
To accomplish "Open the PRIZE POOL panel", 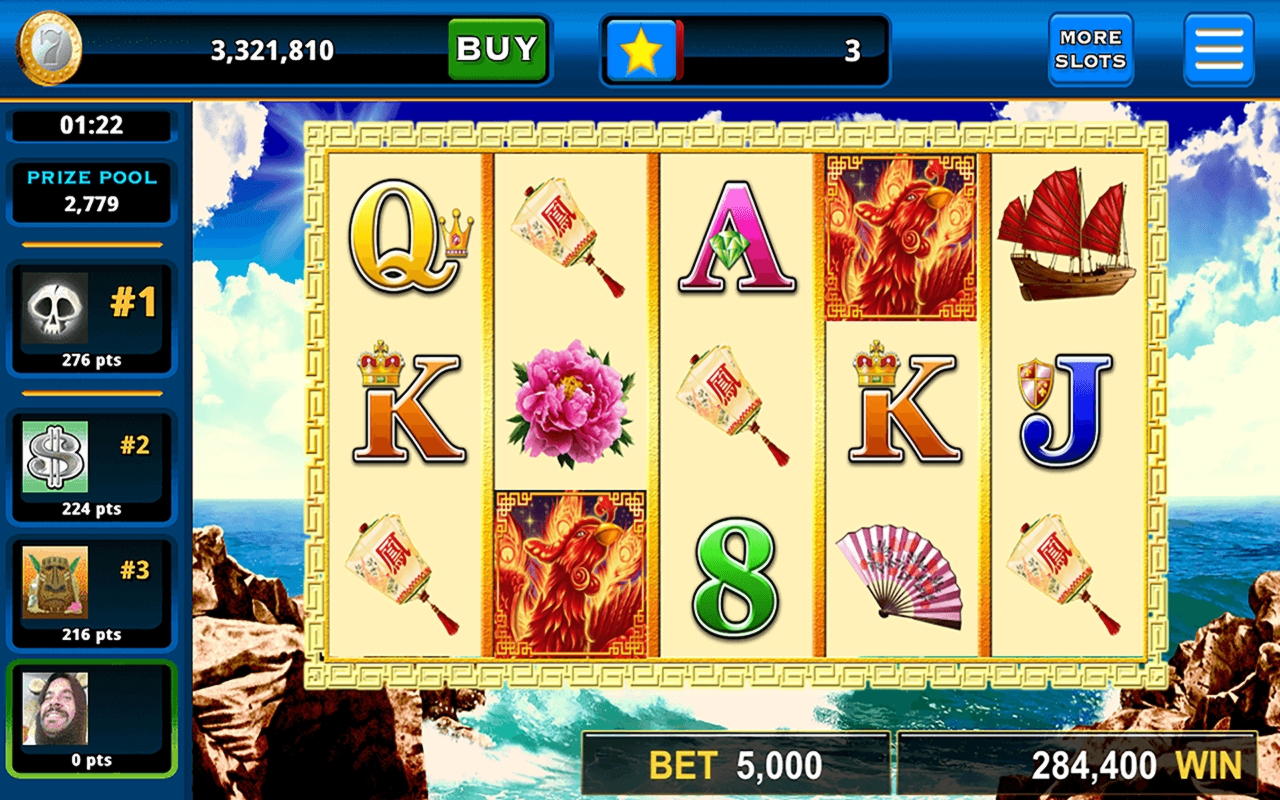I will point(92,191).
